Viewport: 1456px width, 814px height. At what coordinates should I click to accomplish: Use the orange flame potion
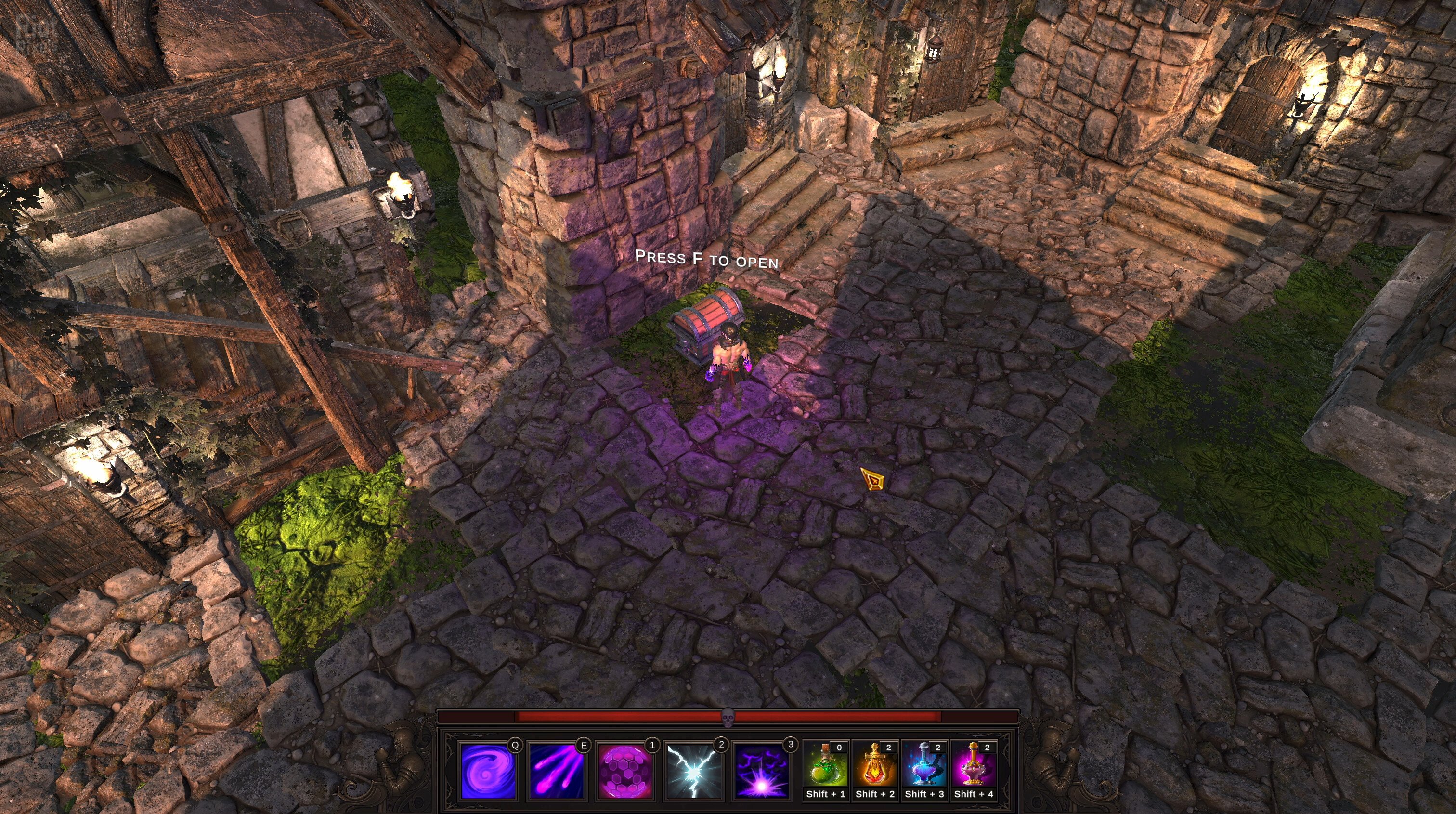coord(875,765)
